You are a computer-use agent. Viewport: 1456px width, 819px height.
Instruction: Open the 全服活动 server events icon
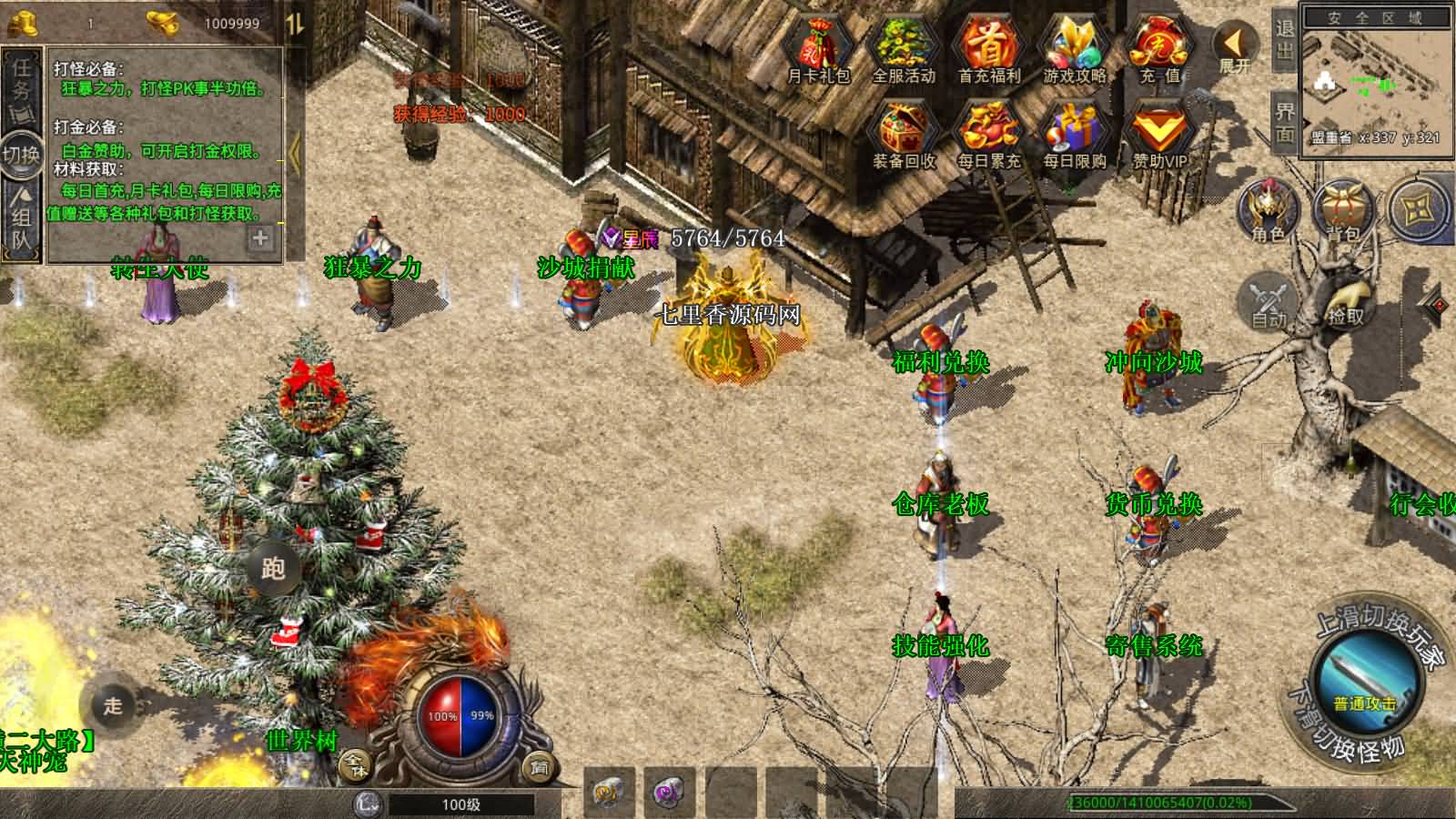click(x=903, y=50)
